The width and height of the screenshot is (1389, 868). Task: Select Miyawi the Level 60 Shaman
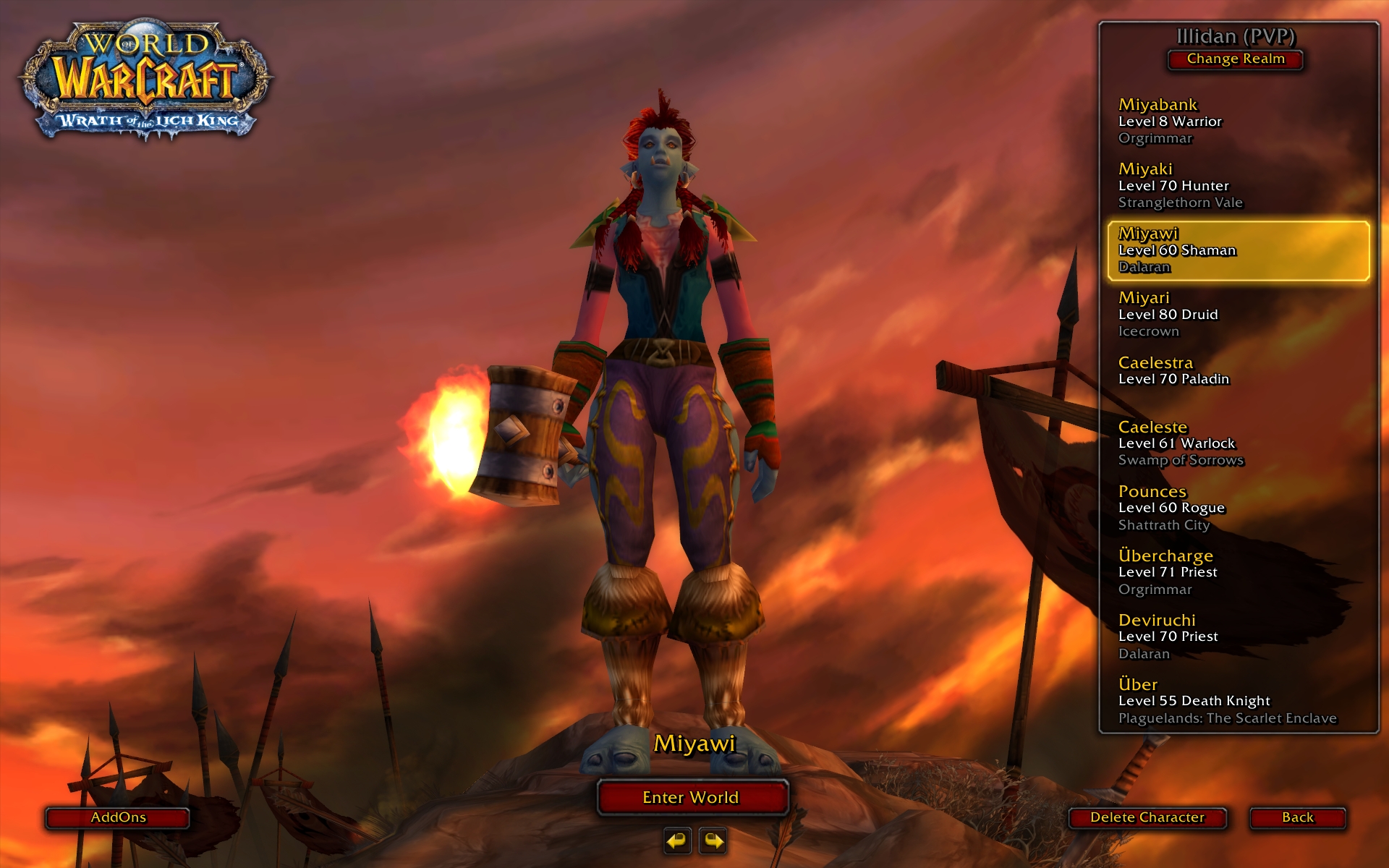coord(1237,250)
